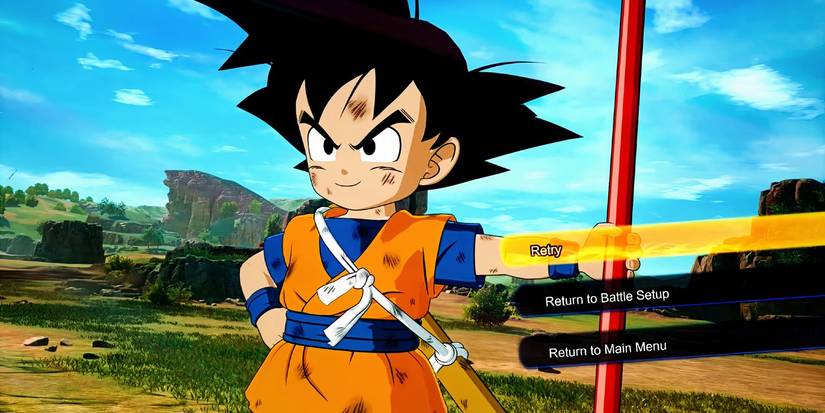
Task: Select the Retry option
Action: pos(546,250)
